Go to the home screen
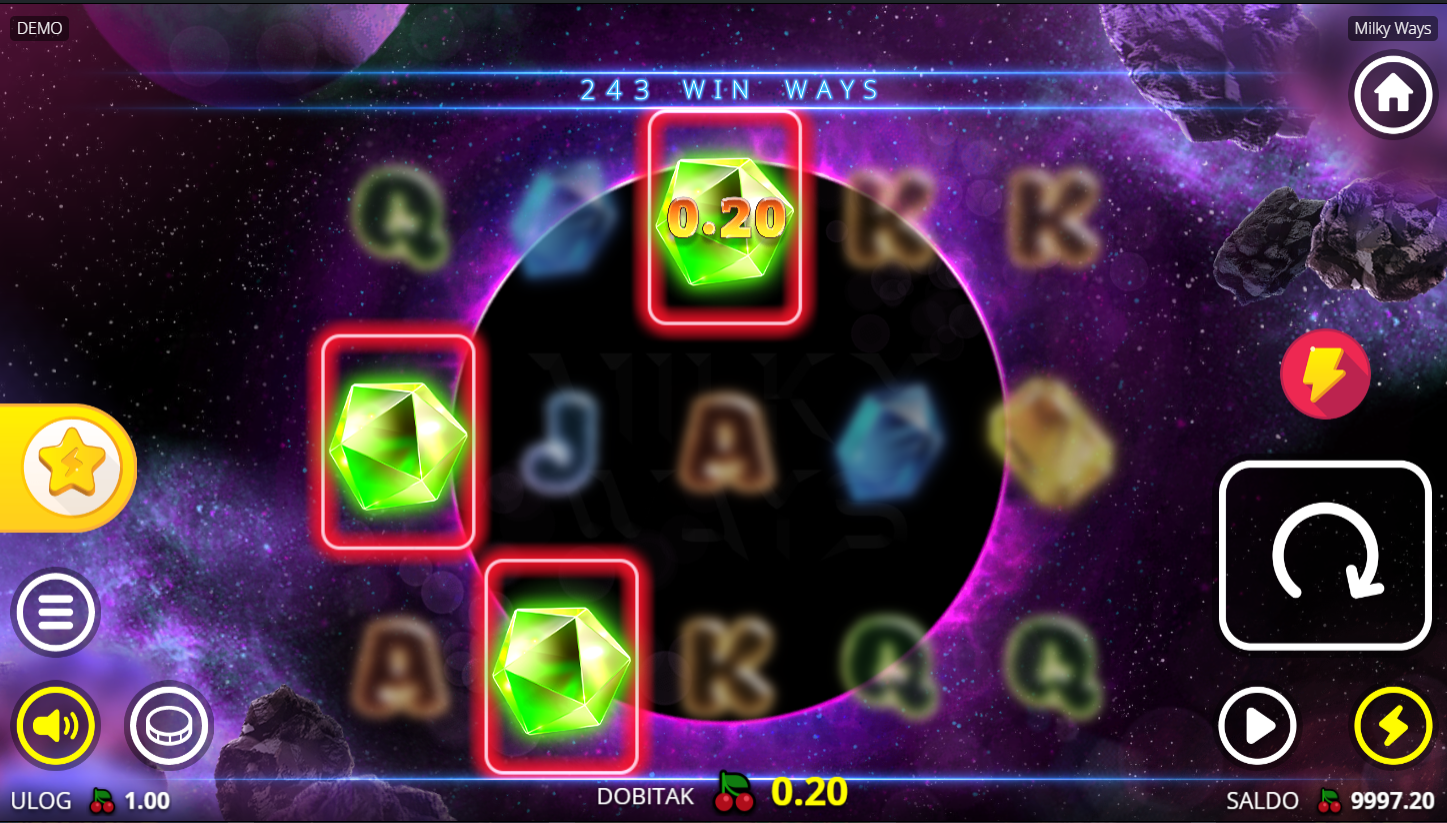The image size is (1447, 823). (1393, 95)
